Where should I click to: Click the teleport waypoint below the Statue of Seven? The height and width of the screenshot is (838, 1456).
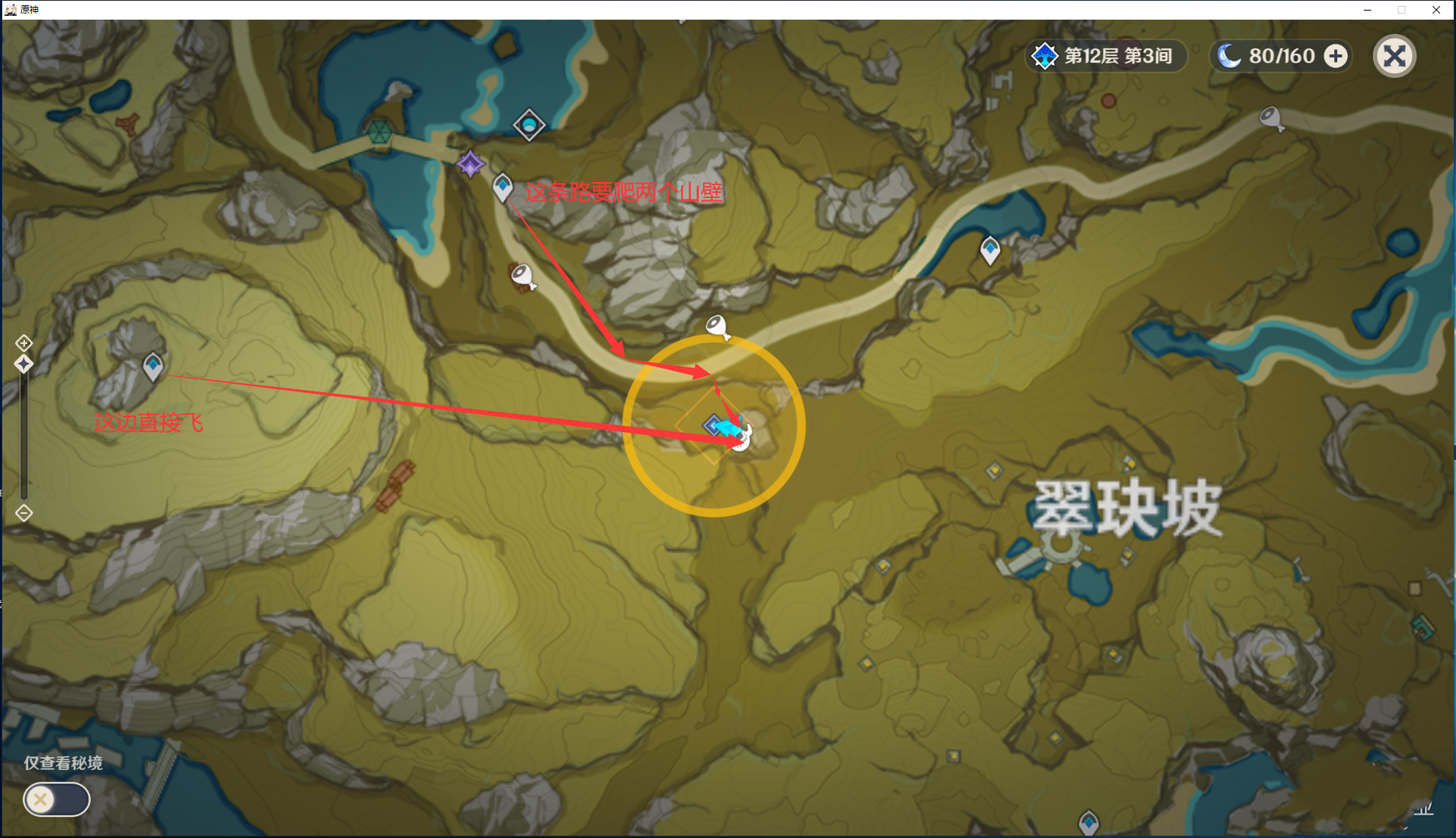coord(503,187)
